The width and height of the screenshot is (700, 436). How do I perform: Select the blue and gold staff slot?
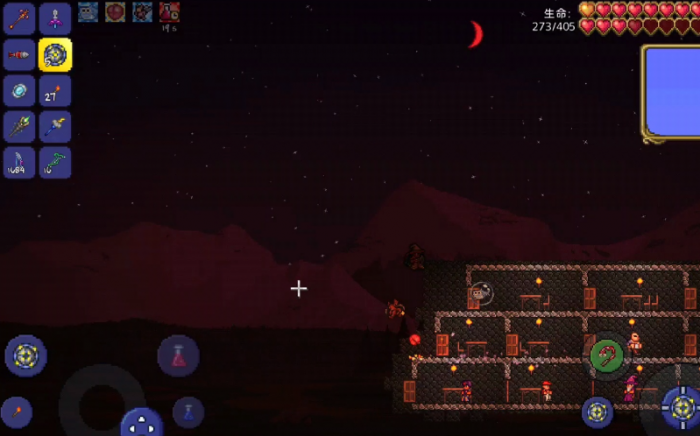click(55, 127)
